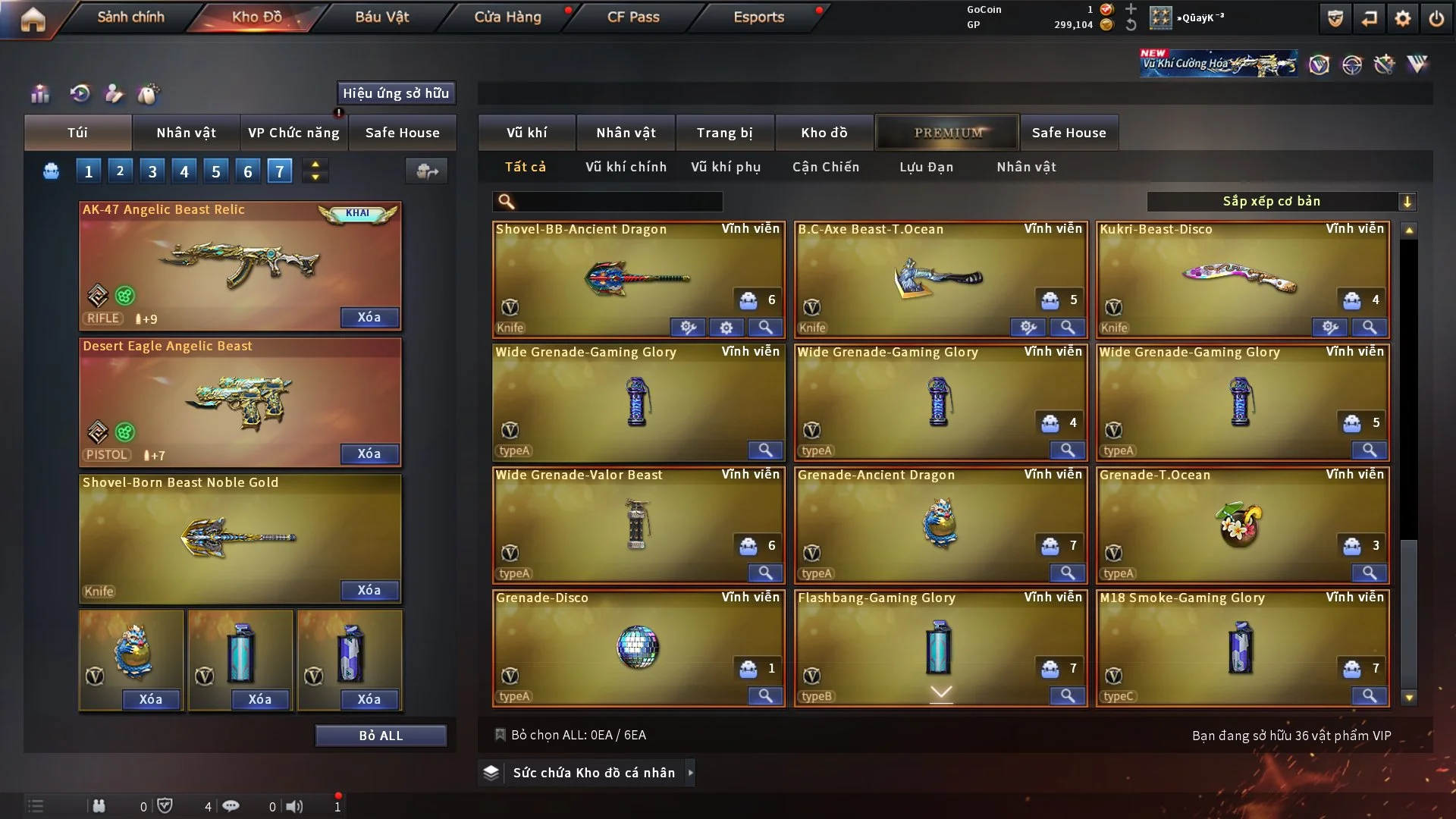Go to the Cửa Hàng shop
This screenshot has height=819, width=1456.
click(x=507, y=17)
